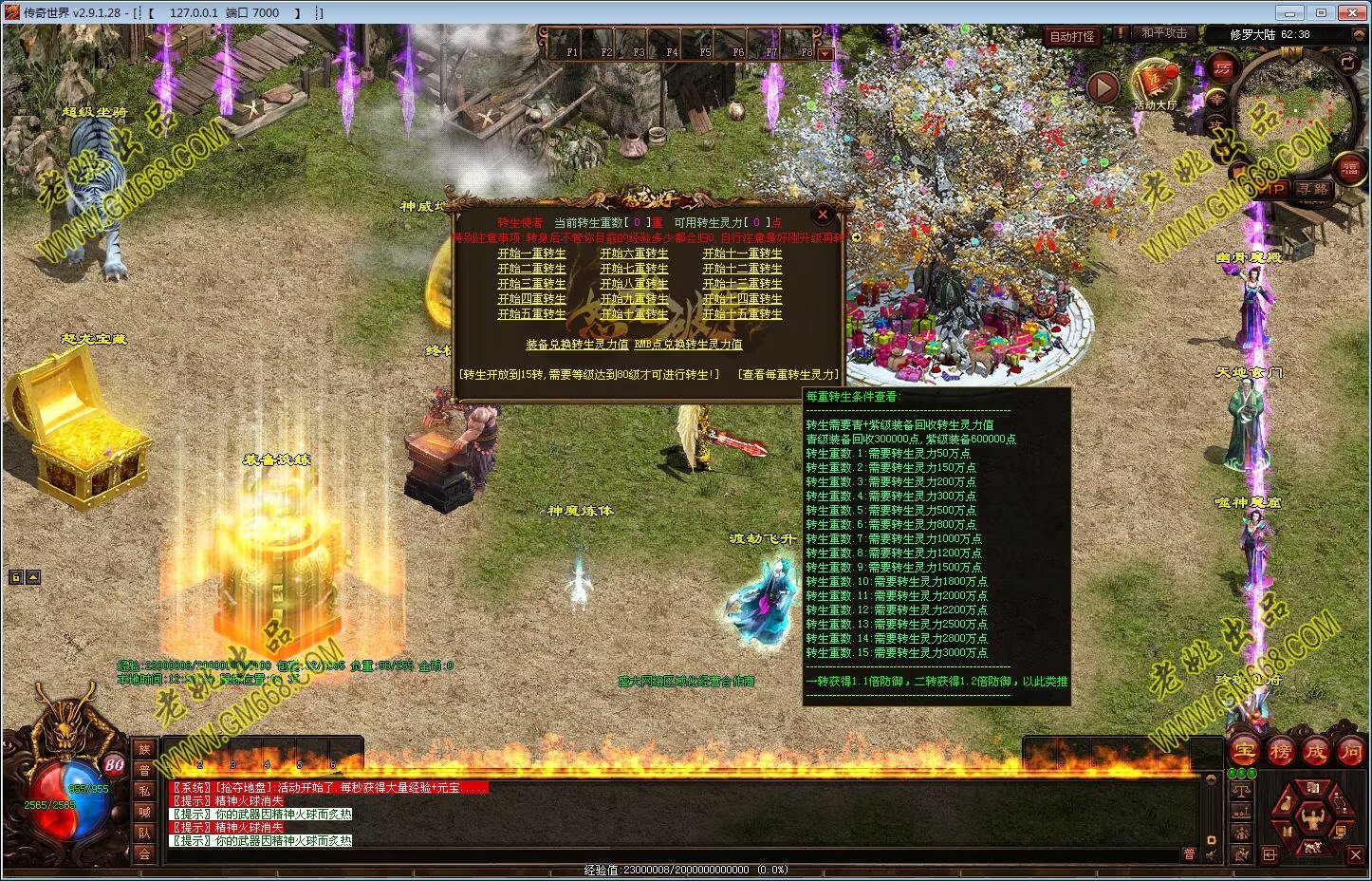Open RMB点兑换转生灵力值 exchange
Viewport: 1372px width, 881px height.
tap(688, 345)
